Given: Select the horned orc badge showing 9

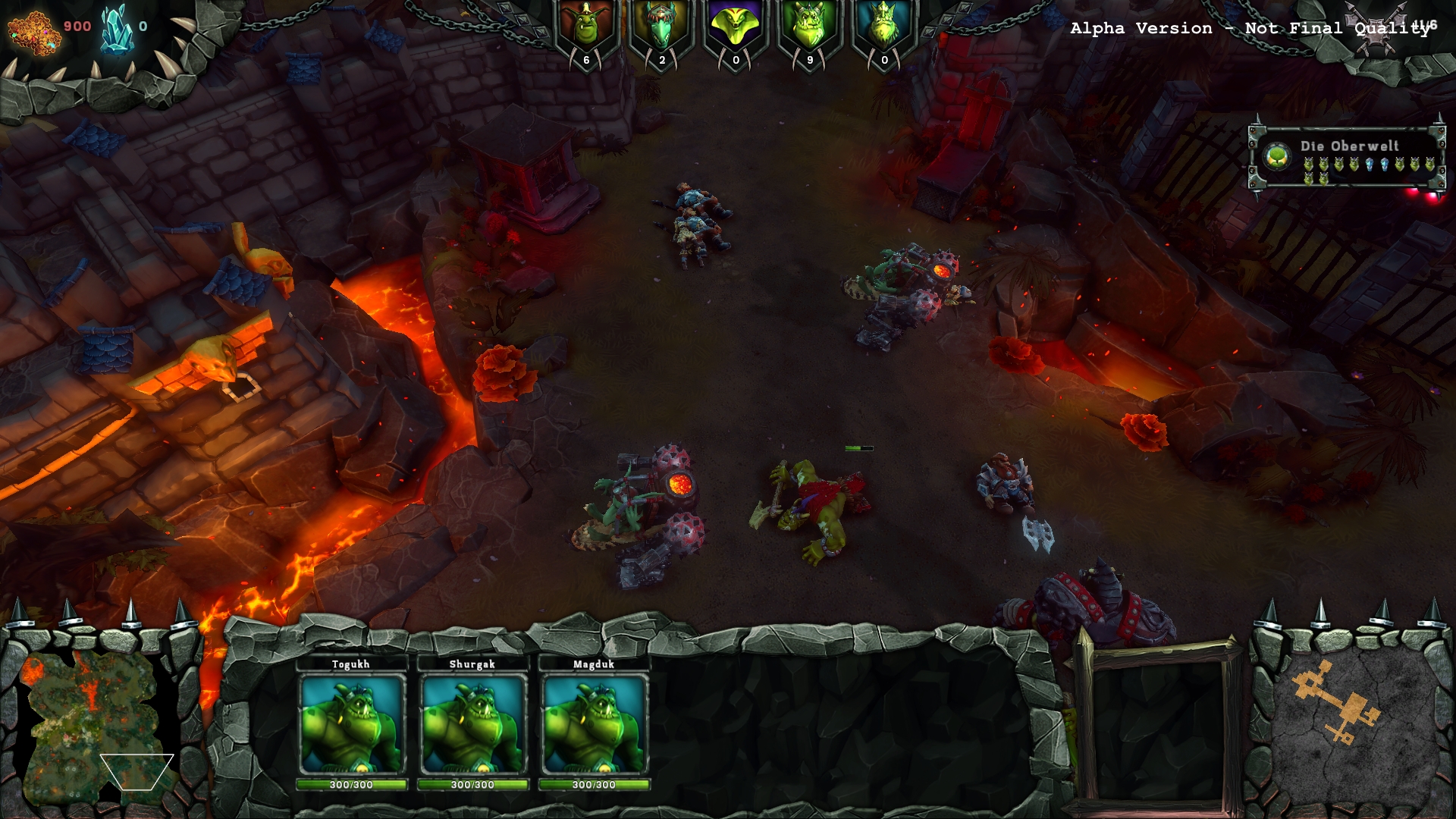Looking at the screenshot, I should [810, 30].
